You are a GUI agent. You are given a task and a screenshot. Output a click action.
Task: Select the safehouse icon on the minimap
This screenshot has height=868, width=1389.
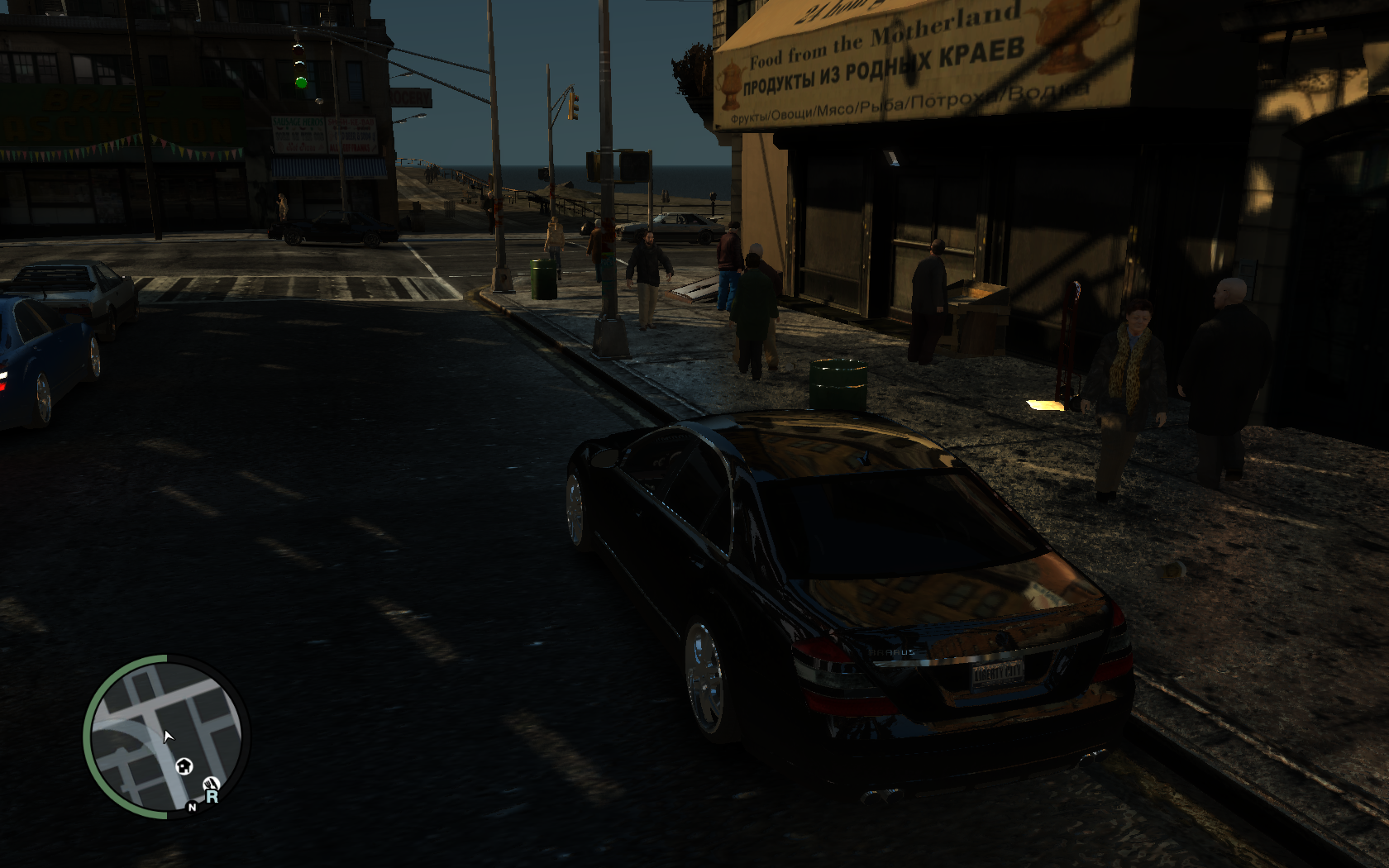(x=184, y=766)
